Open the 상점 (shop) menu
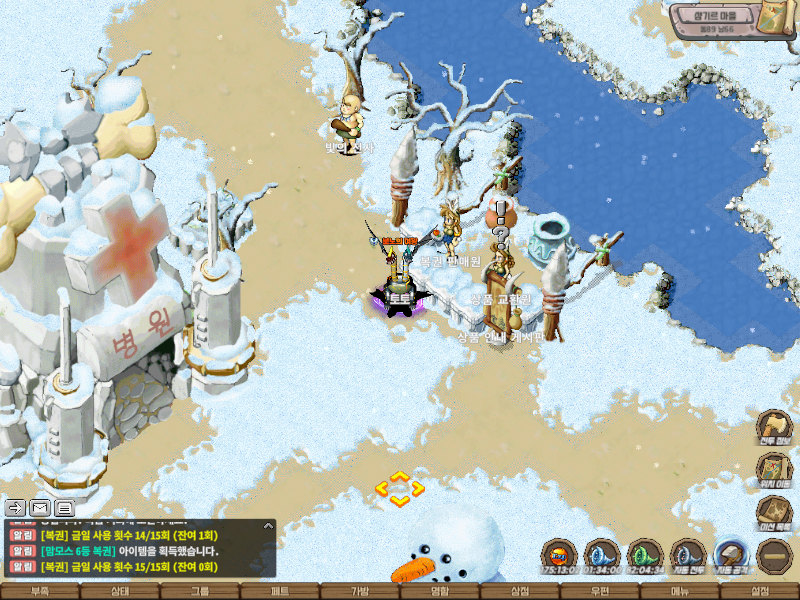The image size is (800, 600). [520, 591]
